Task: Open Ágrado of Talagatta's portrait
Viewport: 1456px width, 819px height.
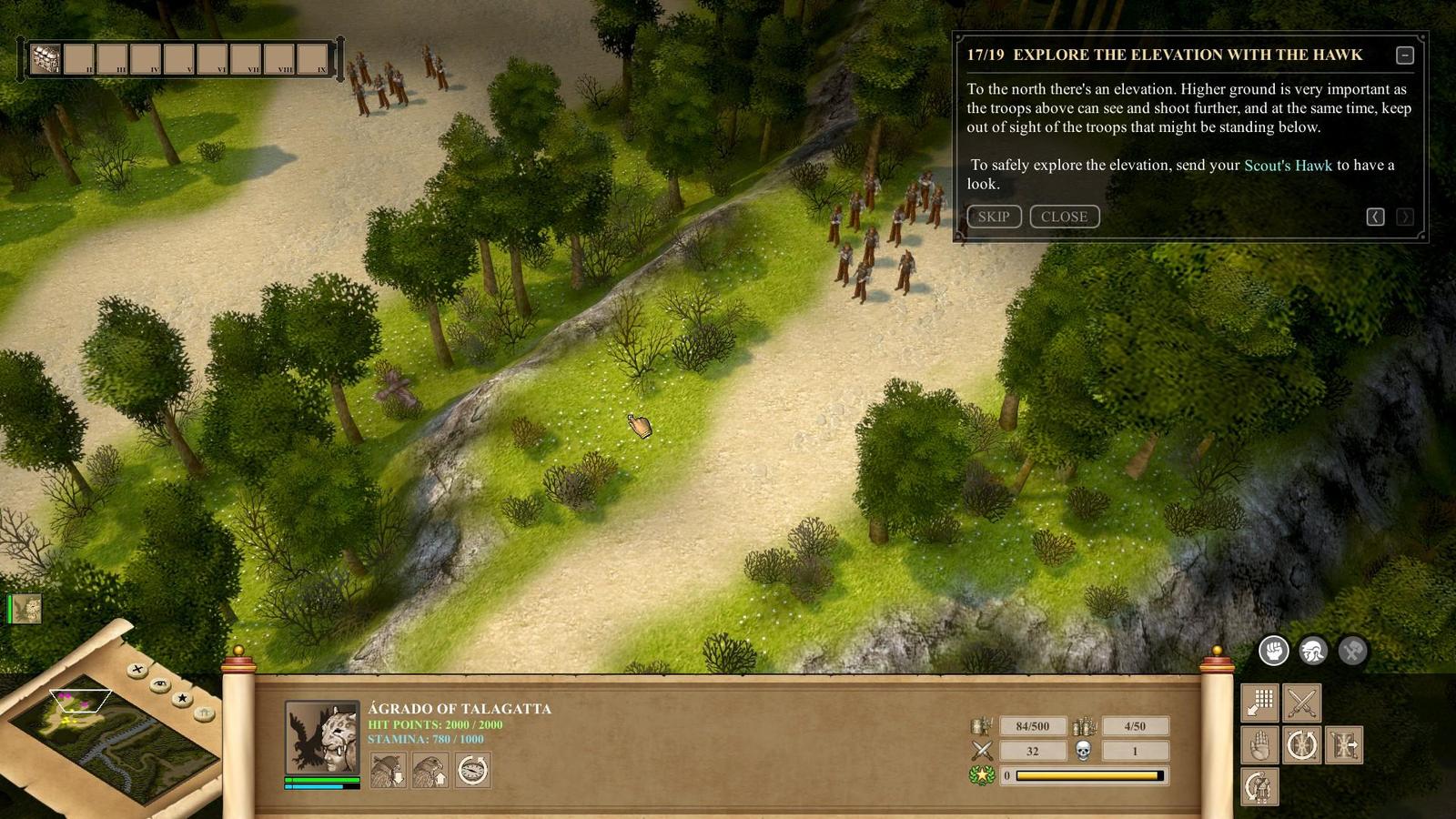Action: tap(321, 736)
